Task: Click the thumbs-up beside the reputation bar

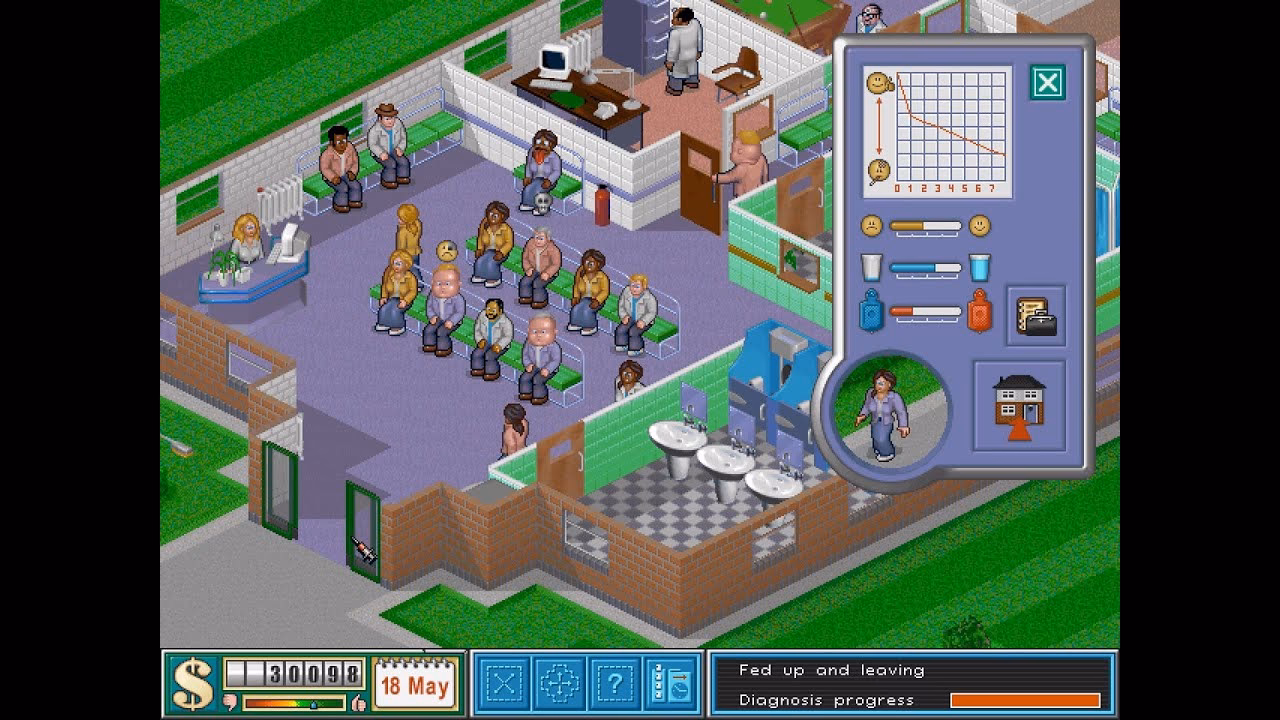Action: [358, 702]
